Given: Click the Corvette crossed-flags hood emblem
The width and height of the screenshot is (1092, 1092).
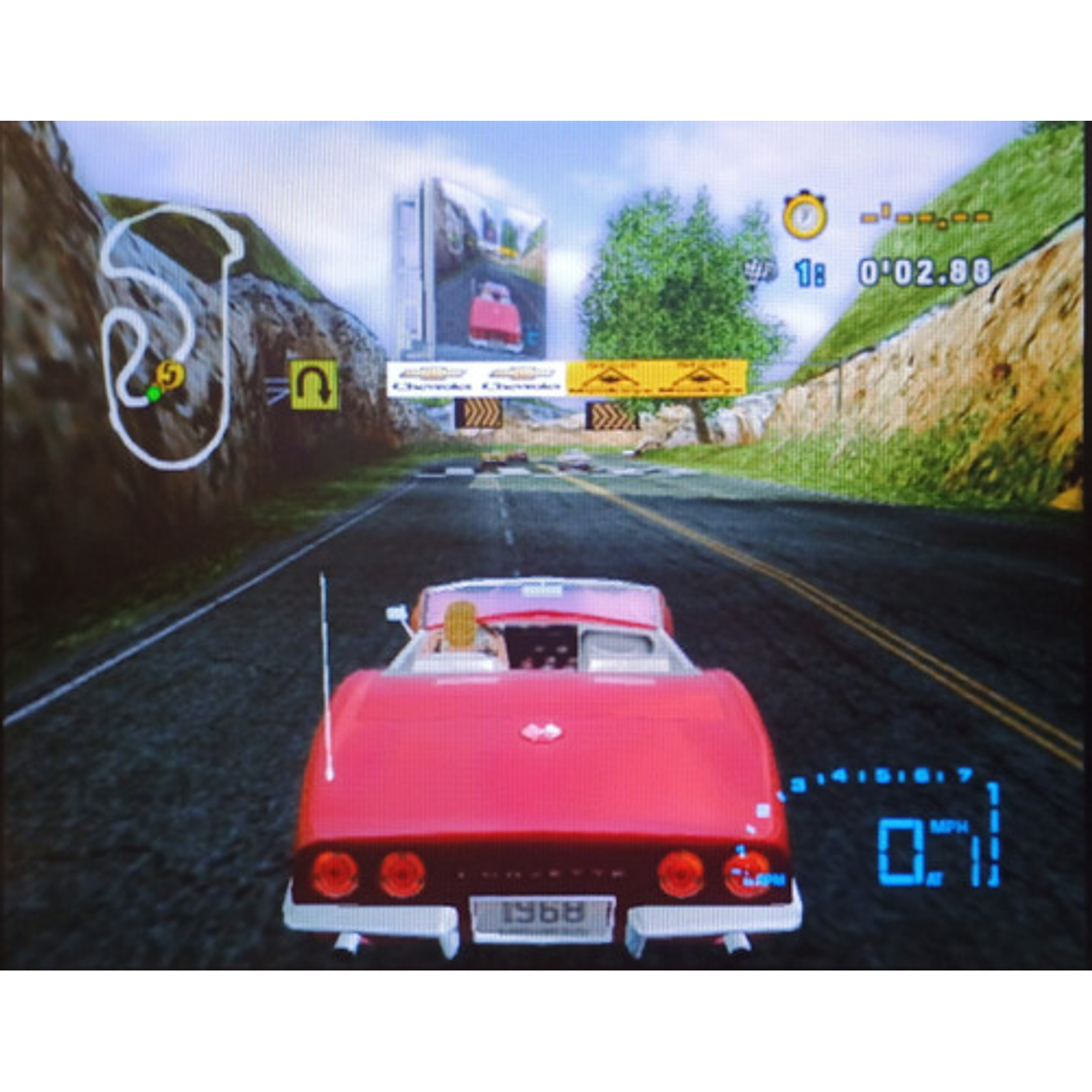Looking at the screenshot, I should [542, 731].
